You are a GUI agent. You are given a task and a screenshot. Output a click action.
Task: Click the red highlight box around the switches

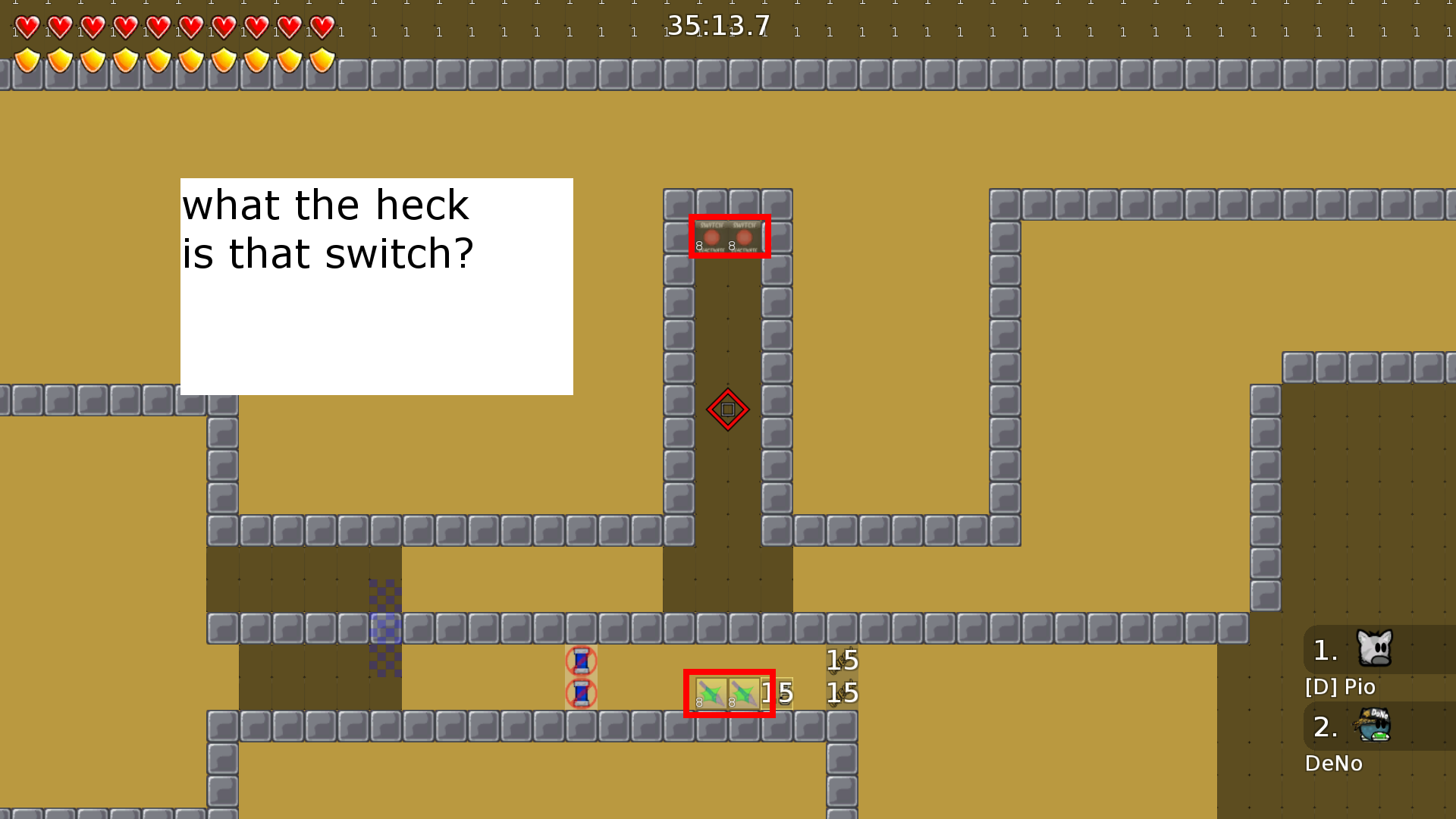tap(730, 237)
